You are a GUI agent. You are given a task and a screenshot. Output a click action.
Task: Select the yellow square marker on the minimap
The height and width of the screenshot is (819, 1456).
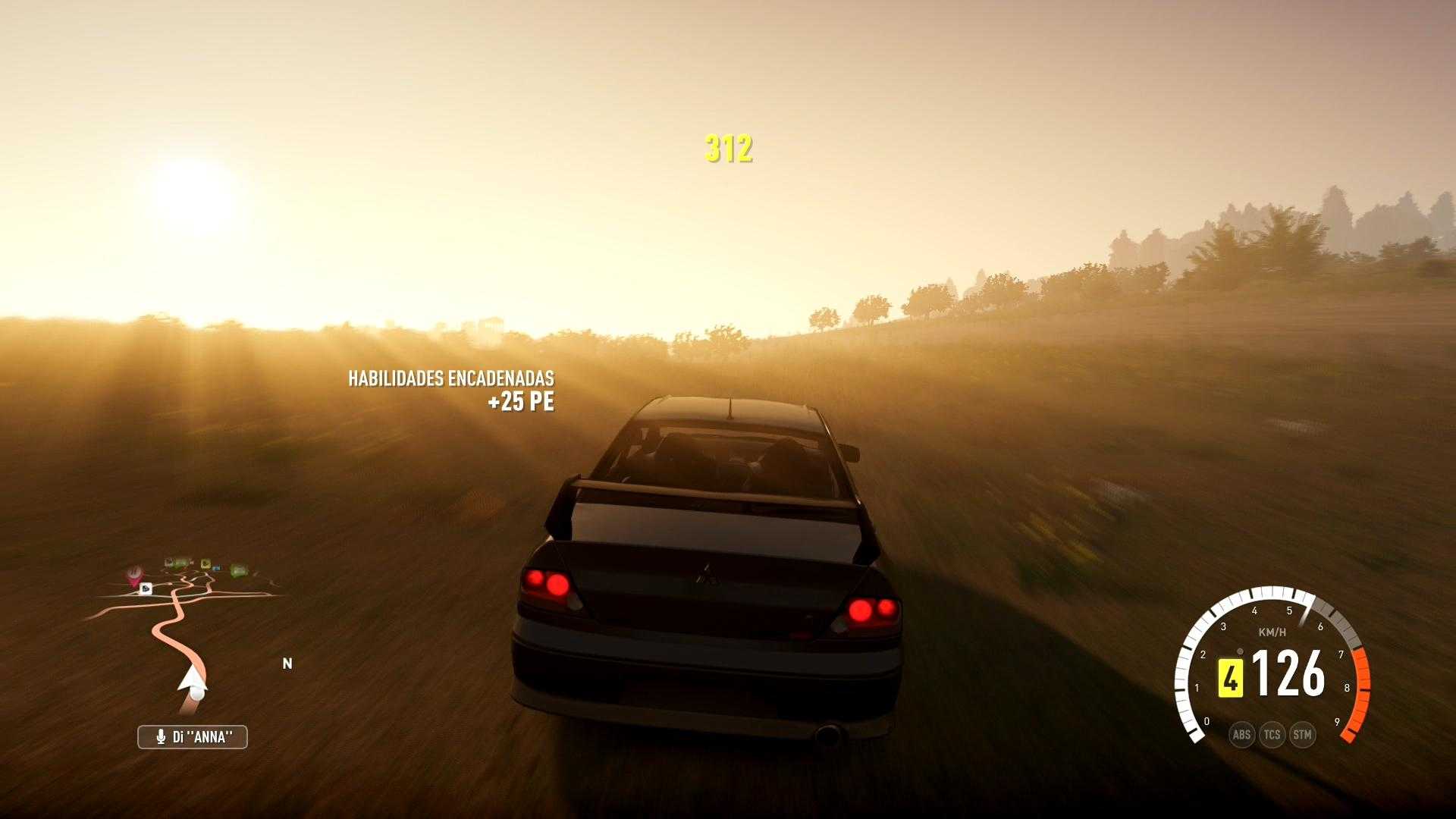pos(205,563)
